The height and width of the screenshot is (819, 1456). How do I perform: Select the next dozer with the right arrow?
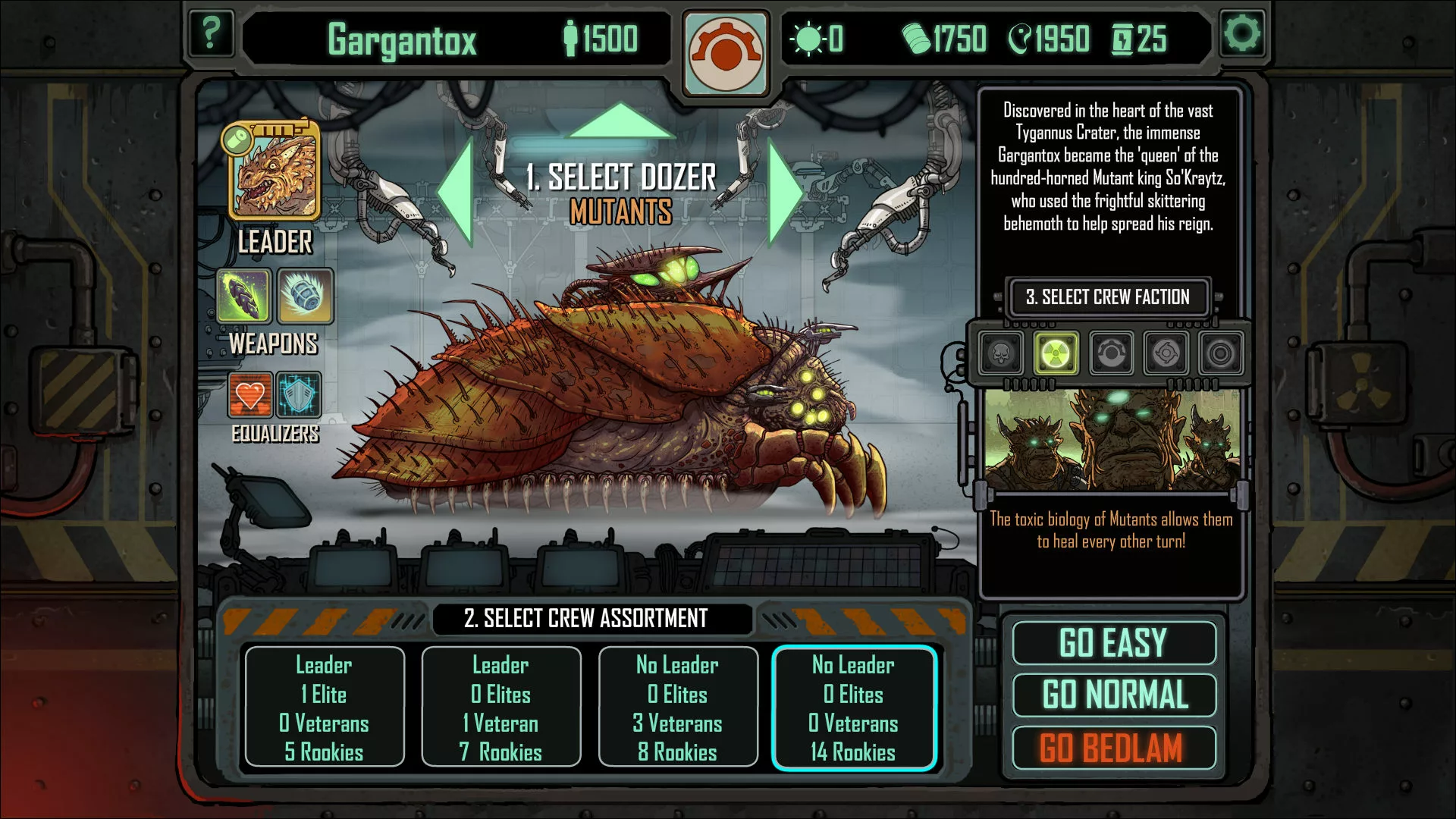pyautogui.click(x=785, y=192)
